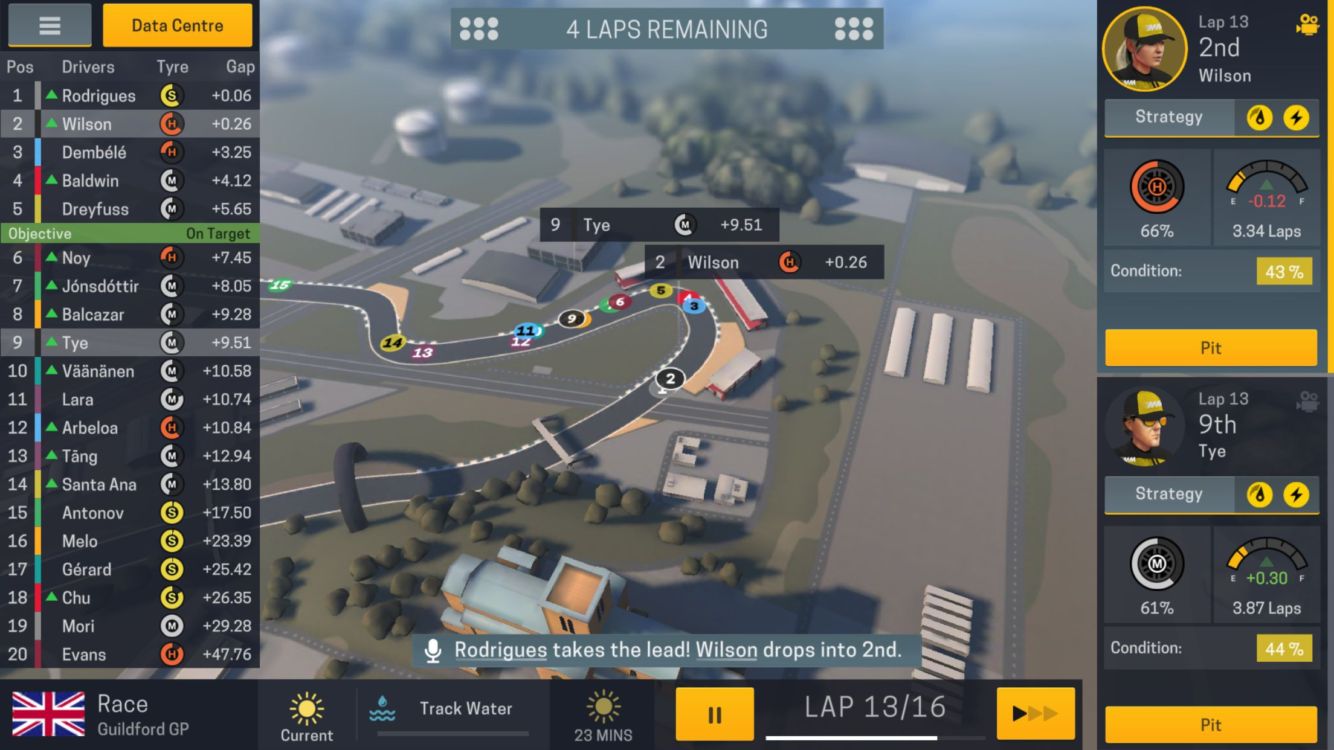Select Rodrigues in the standings list
This screenshot has width=1334, height=750.
pos(129,96)
